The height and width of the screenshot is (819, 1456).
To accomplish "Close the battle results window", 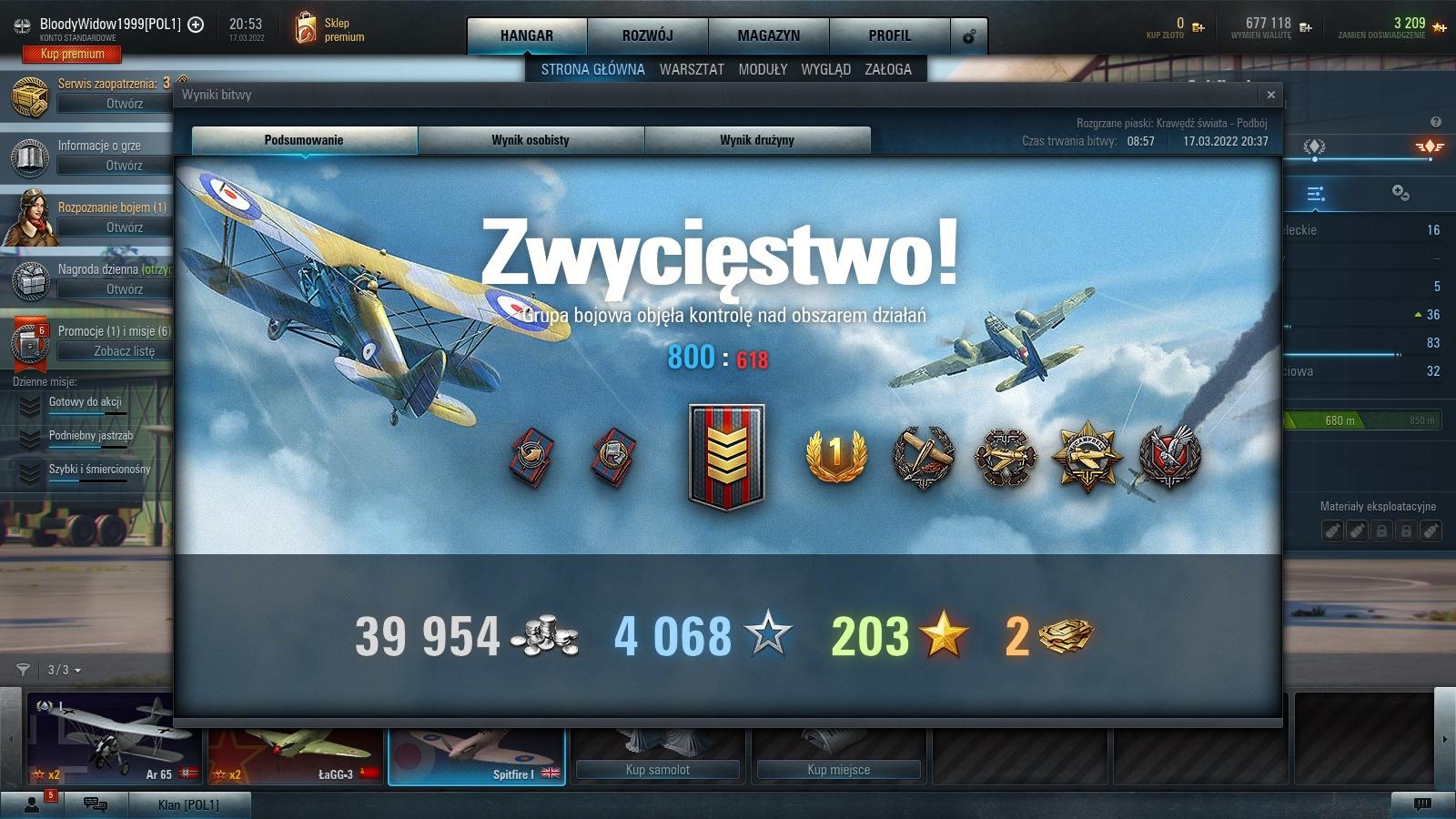I will click(1271, 95).
